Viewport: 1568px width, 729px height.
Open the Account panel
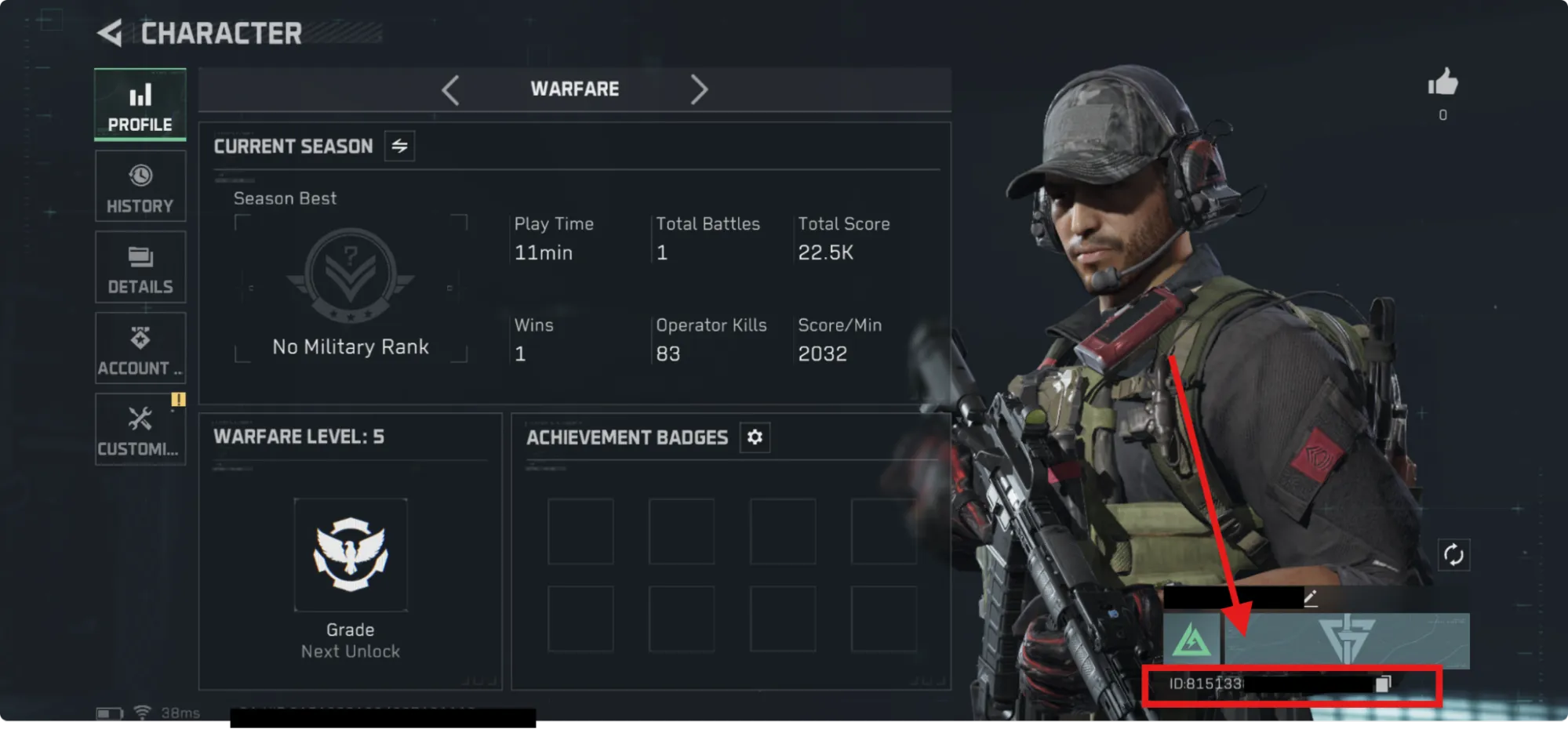(140, 348)
